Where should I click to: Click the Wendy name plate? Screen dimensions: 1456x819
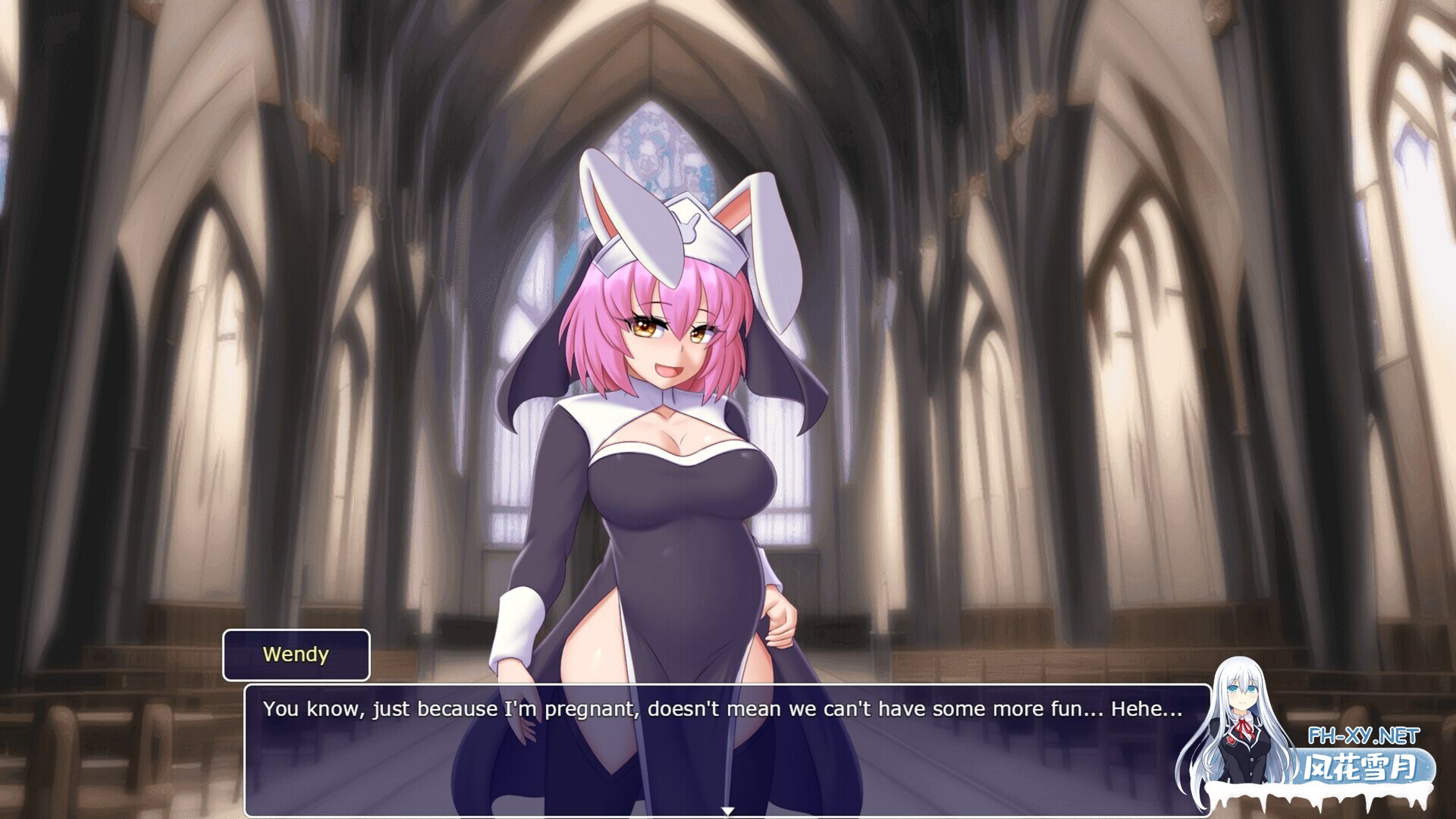(297, 654)
